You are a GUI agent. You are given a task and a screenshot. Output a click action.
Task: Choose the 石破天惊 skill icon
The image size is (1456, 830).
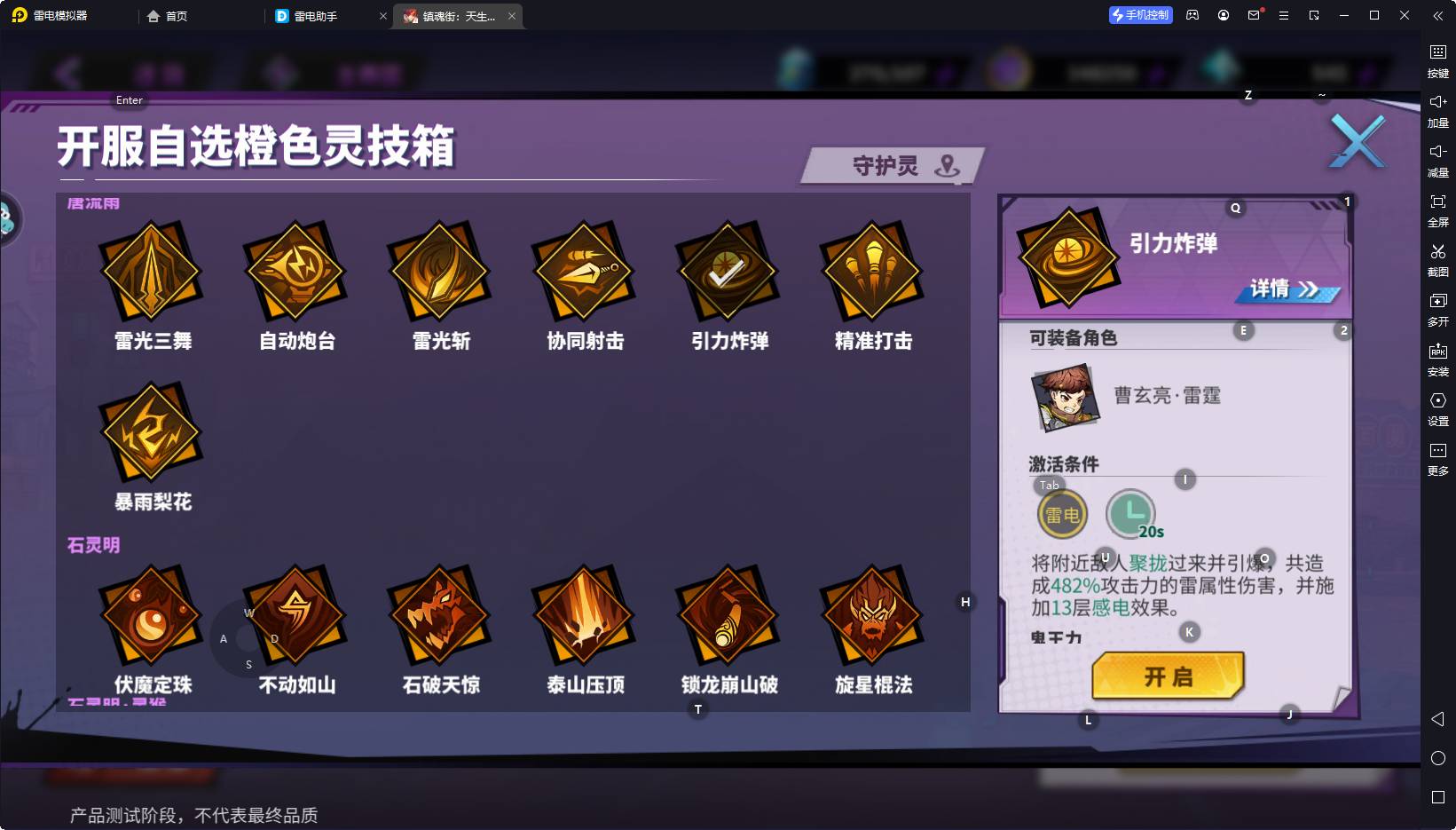click(440, 615)
